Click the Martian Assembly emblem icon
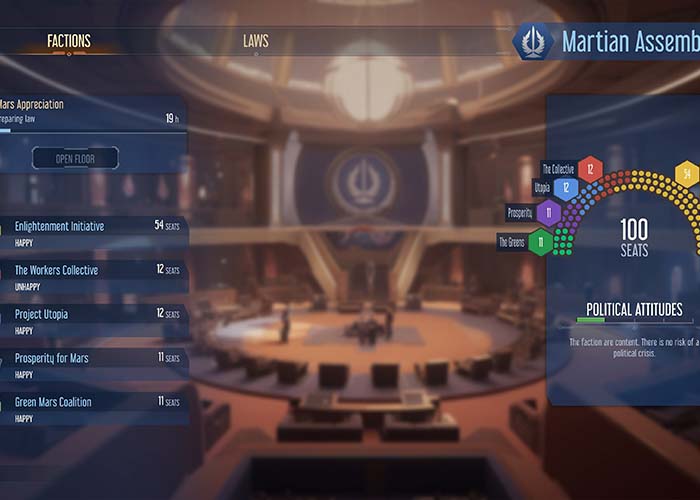700x500 pixels. (533, 42)
